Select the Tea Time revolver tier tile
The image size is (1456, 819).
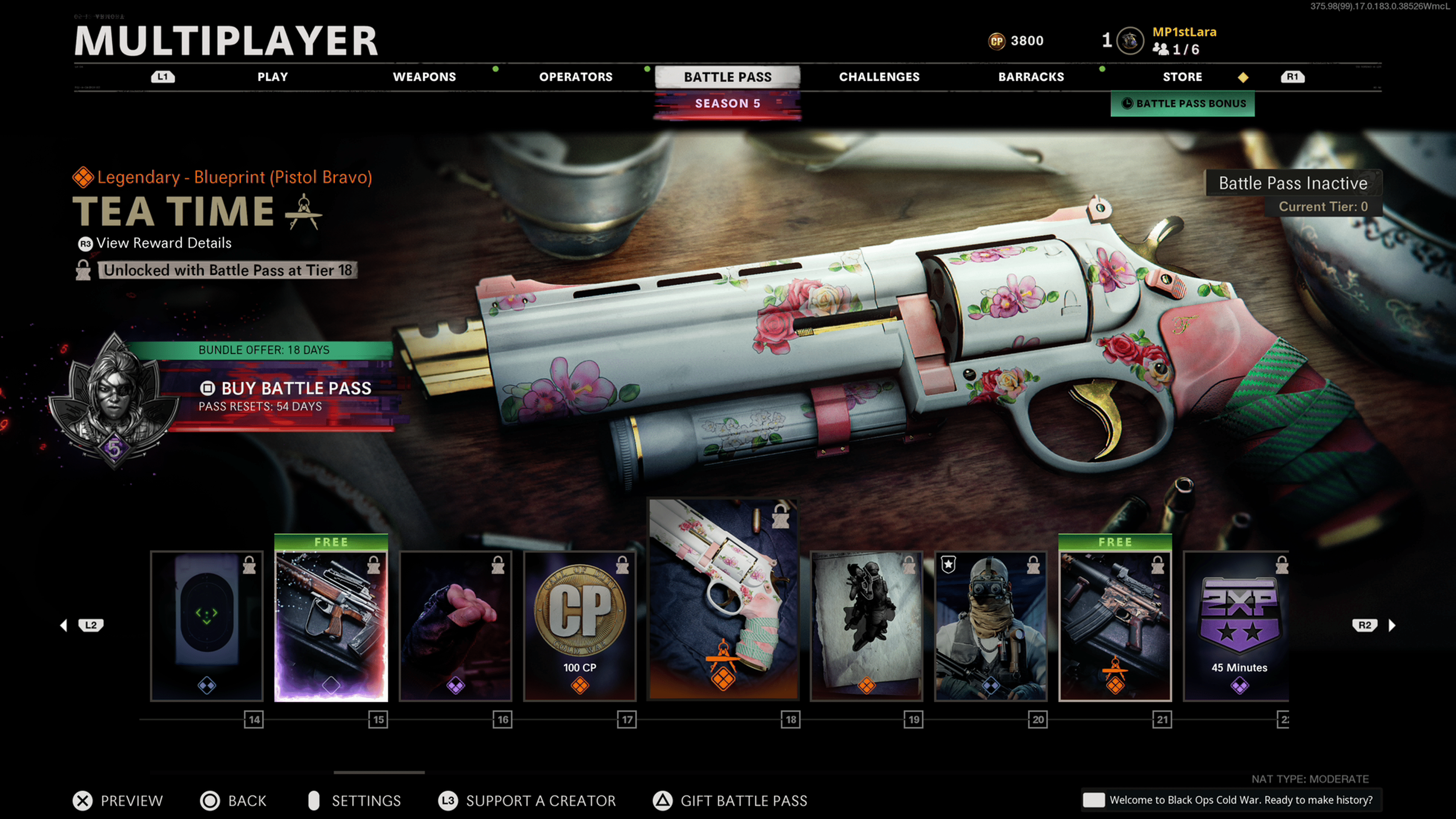[x=723, y=599]
